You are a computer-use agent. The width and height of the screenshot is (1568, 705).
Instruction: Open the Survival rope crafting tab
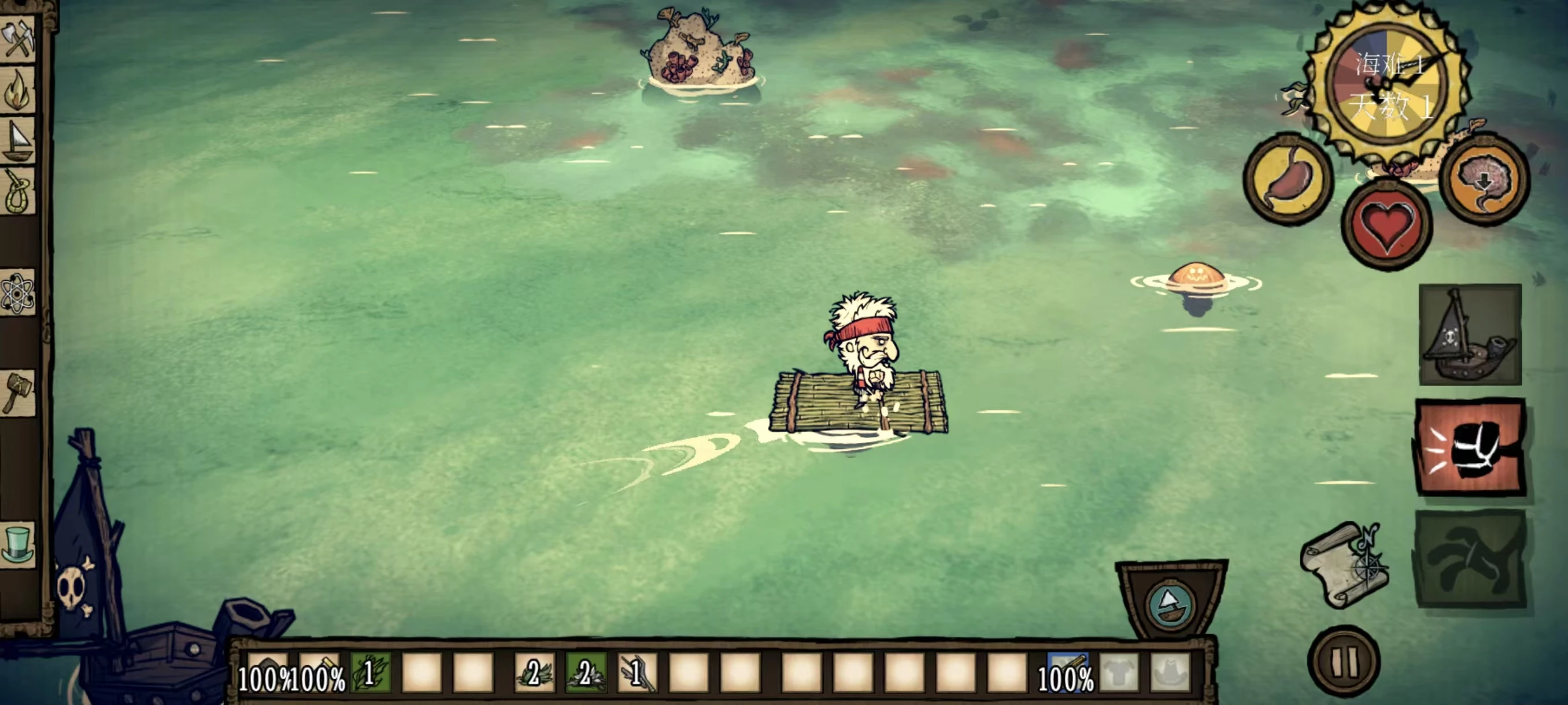(x=19, y=191)
